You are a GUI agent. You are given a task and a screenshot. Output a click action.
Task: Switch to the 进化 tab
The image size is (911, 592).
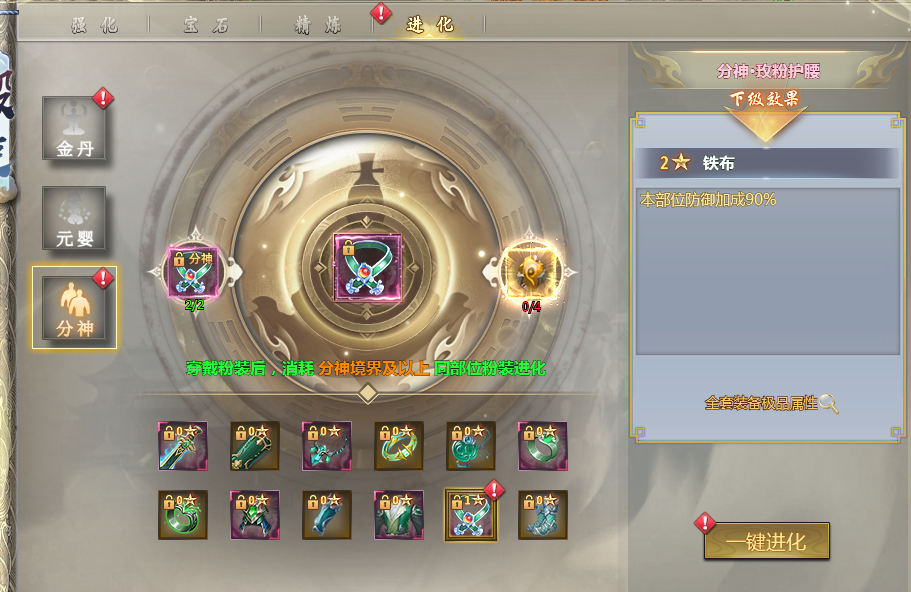430,25
